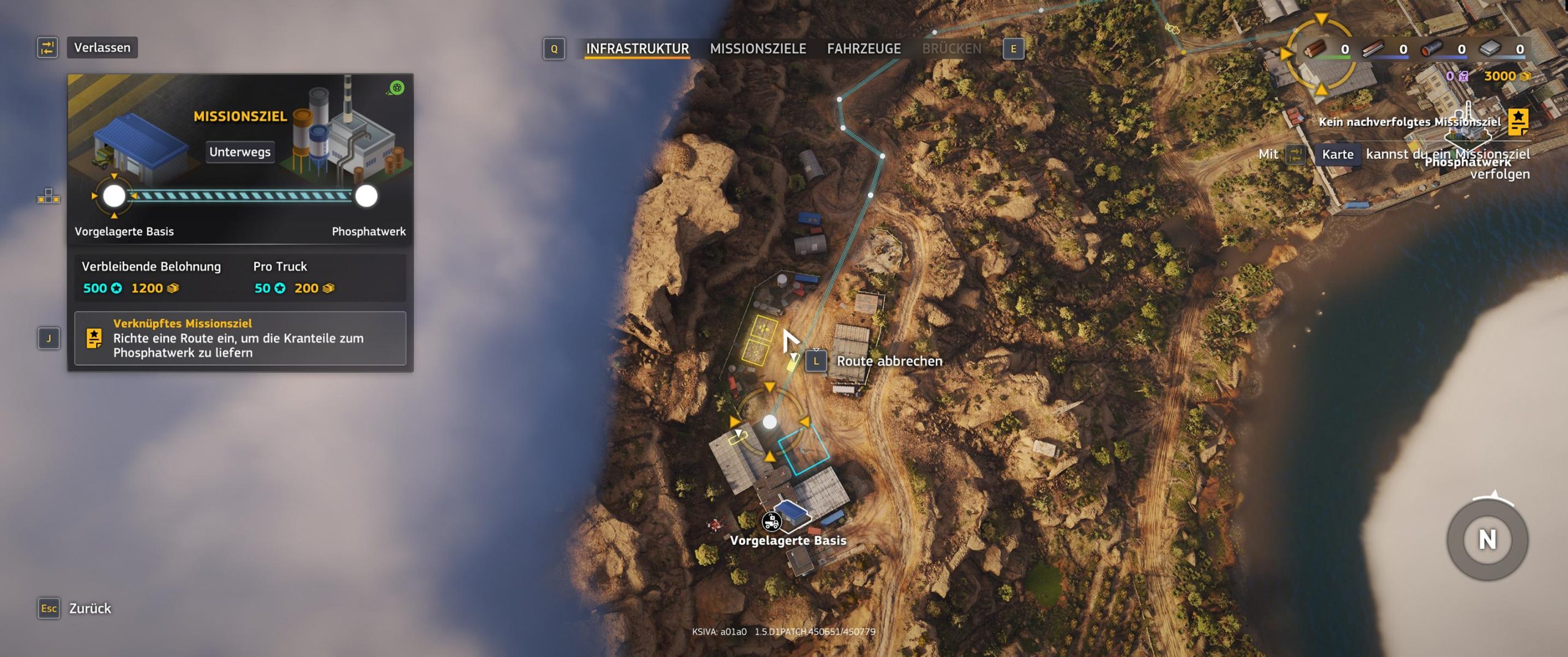Click the Phosphatwerk route endpoint node

click(366, 196)
